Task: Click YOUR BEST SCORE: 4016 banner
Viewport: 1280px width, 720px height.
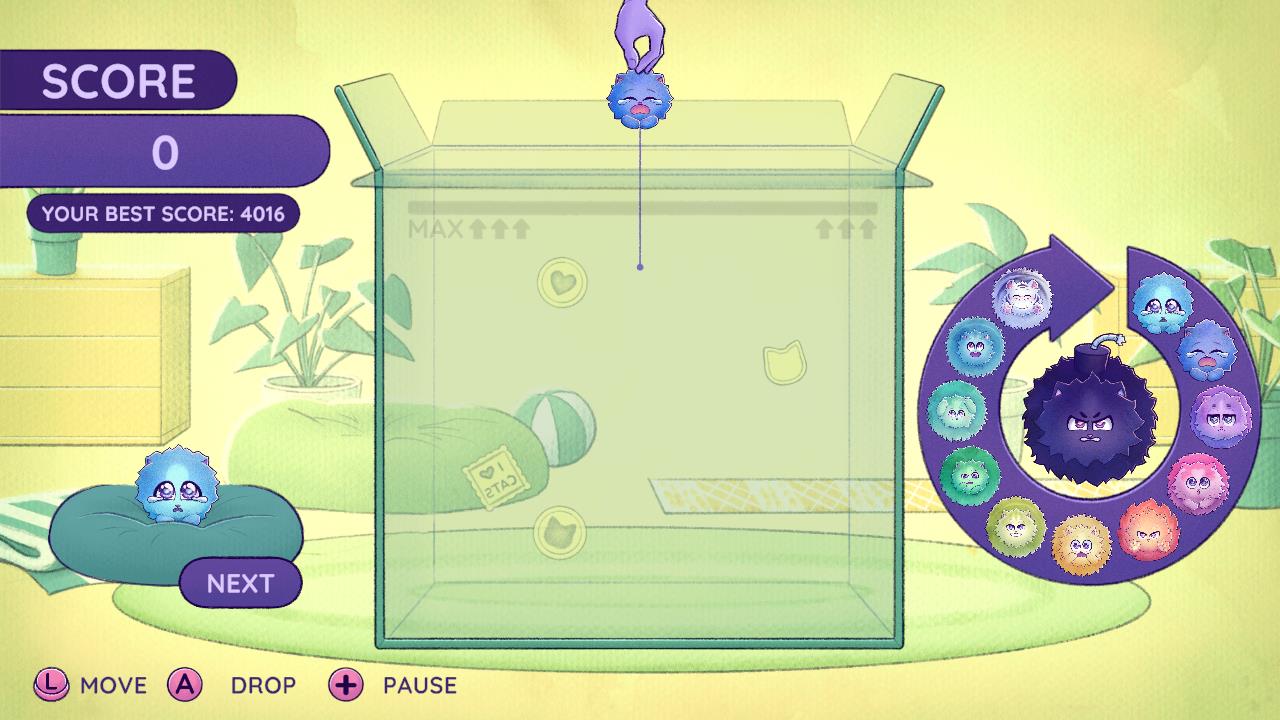Action: coord(162,213)
